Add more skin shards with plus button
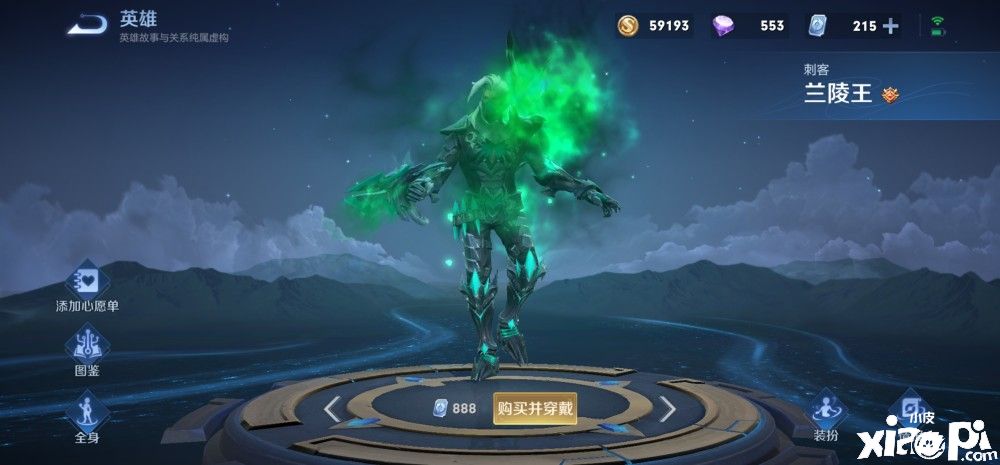Screen dimensions: 1000x465 pyautogui.click(x=891, y=26)
